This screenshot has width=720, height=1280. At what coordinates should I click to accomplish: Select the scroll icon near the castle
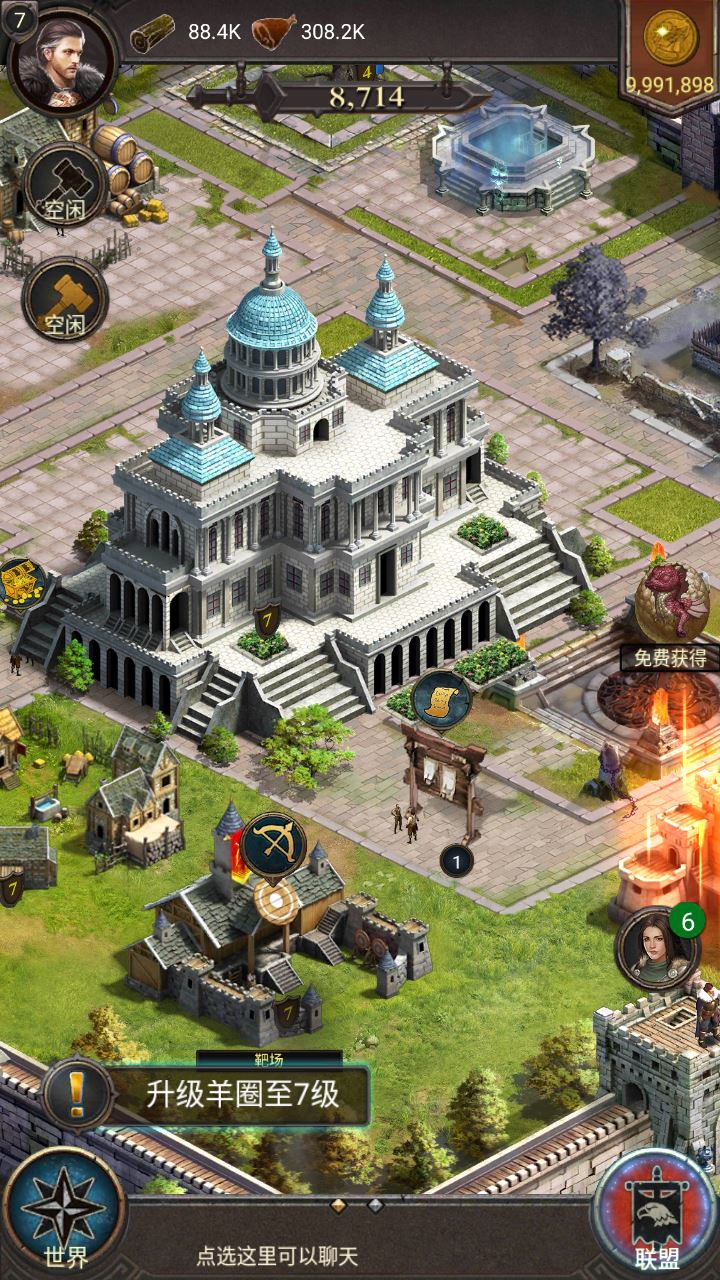(x=441, y=699)
